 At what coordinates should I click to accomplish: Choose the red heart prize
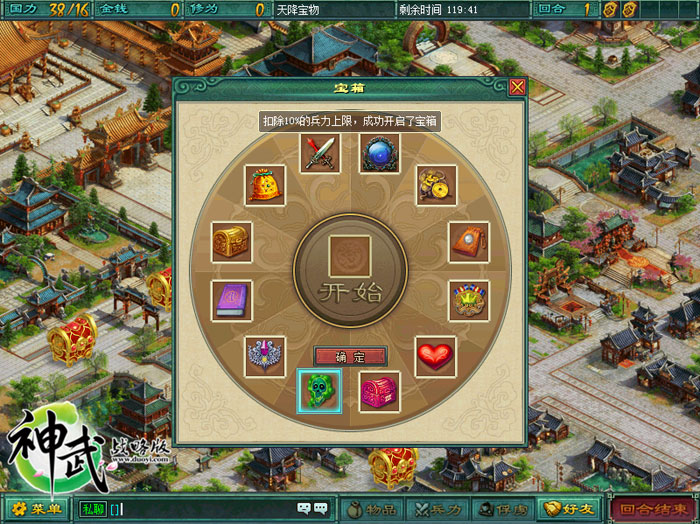pos(436,356)
